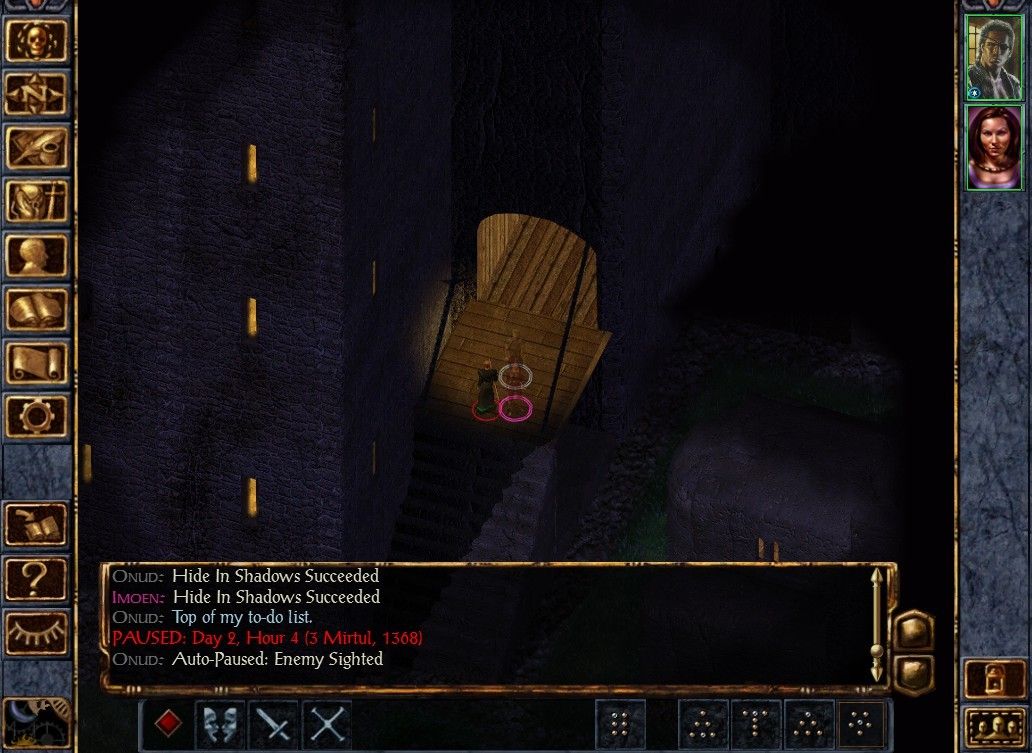
Task: Select Imoen's portrait
Action: tap(995, 147)
